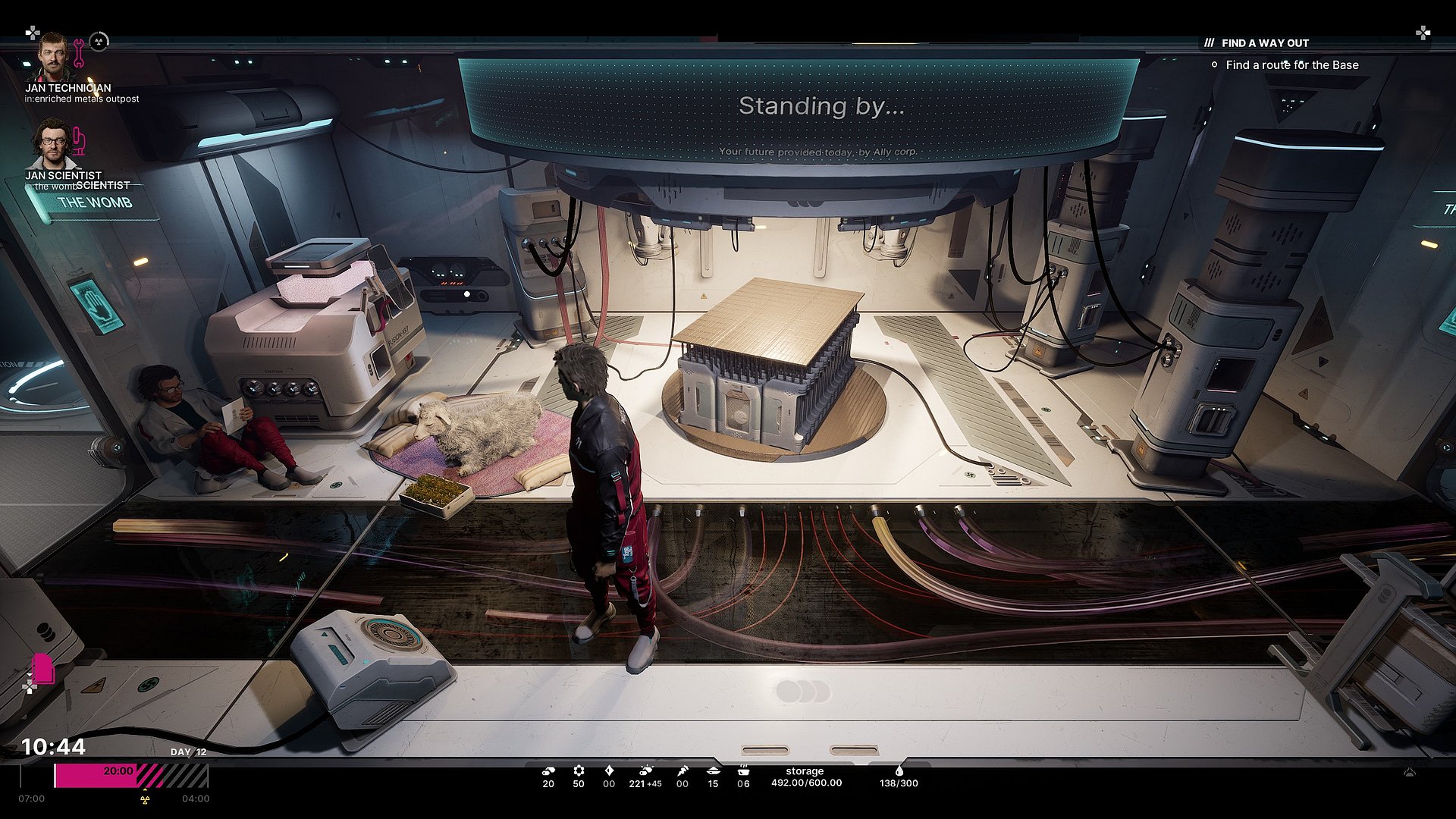This screenshot has height=819, width=1456.
Task: Click the storage capacity indicator
Action: (805, 777)
